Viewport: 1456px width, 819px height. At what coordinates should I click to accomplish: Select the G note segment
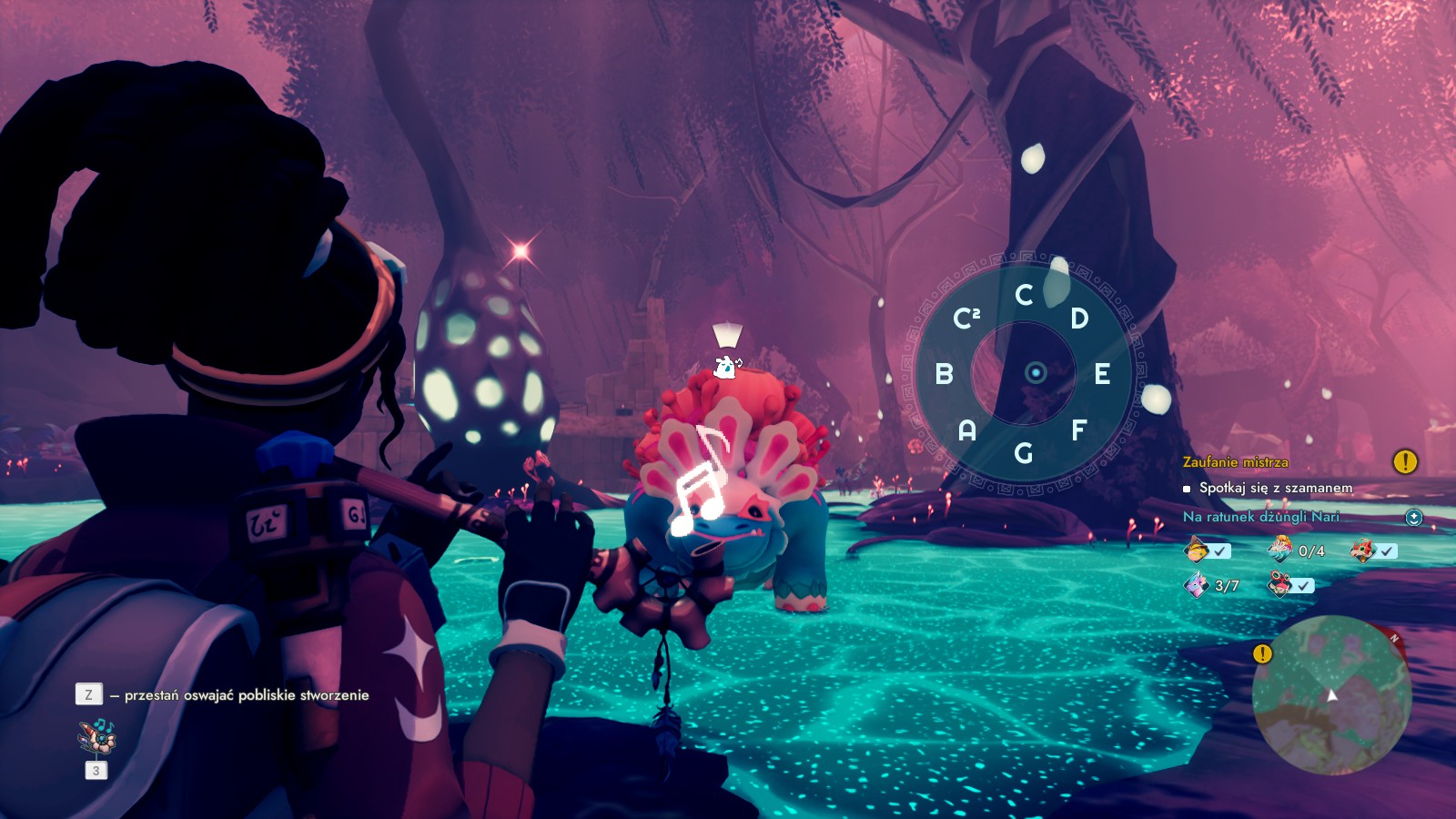click(1024, 452)
